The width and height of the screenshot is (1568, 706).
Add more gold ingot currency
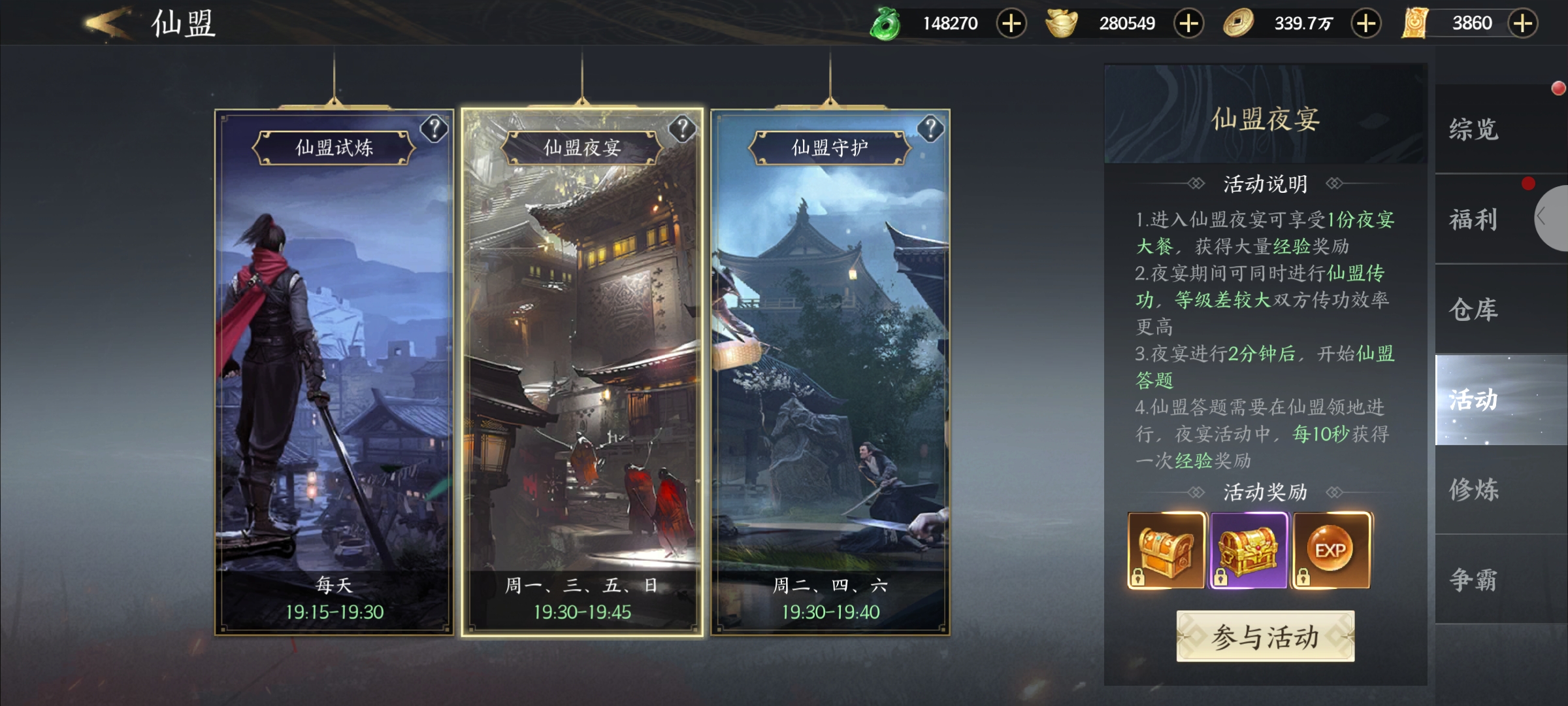pyautogui.click(x=1188, y=24)
